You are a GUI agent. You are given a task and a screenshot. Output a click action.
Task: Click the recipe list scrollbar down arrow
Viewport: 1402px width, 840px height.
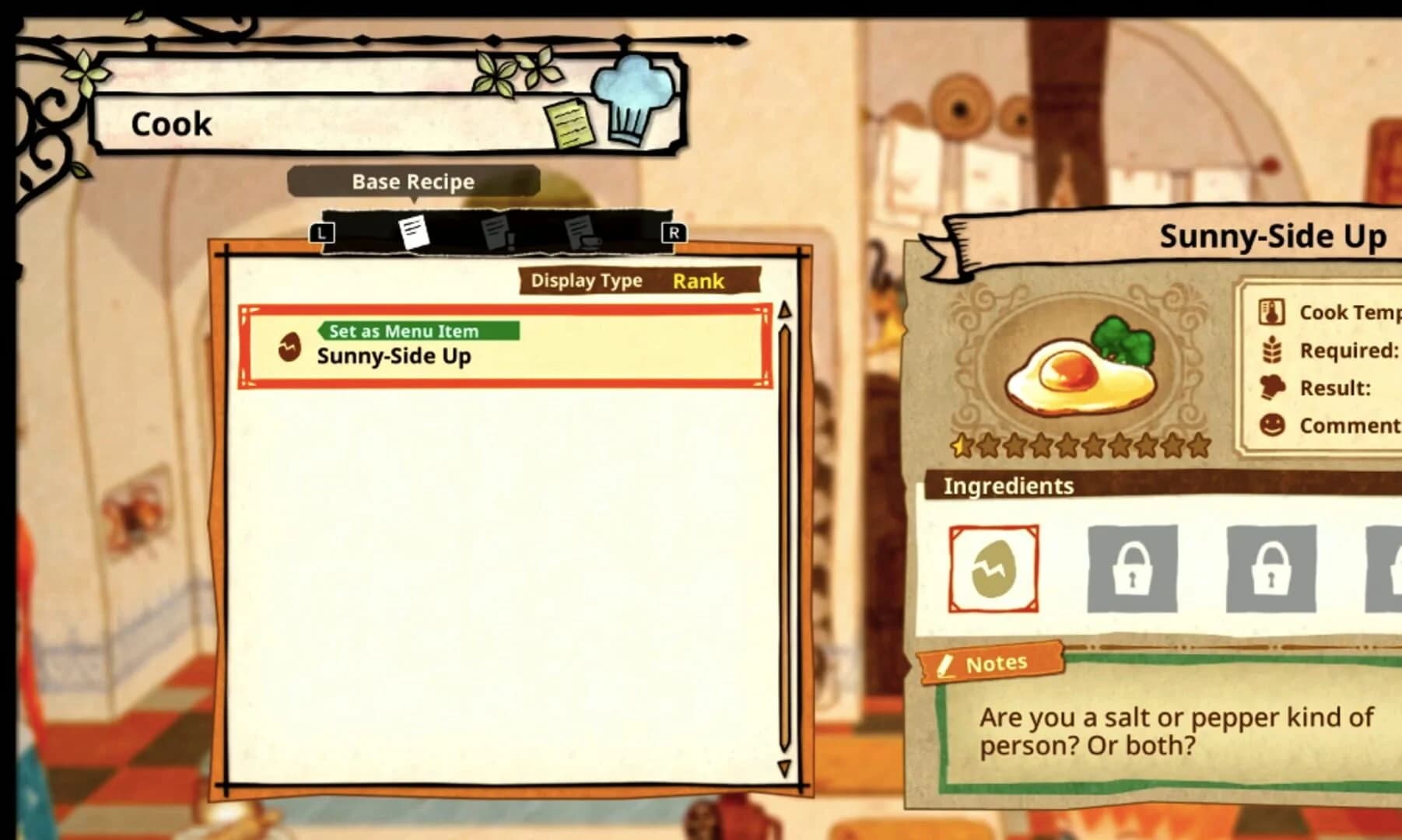pyautogui.click(x=783, y=767)
